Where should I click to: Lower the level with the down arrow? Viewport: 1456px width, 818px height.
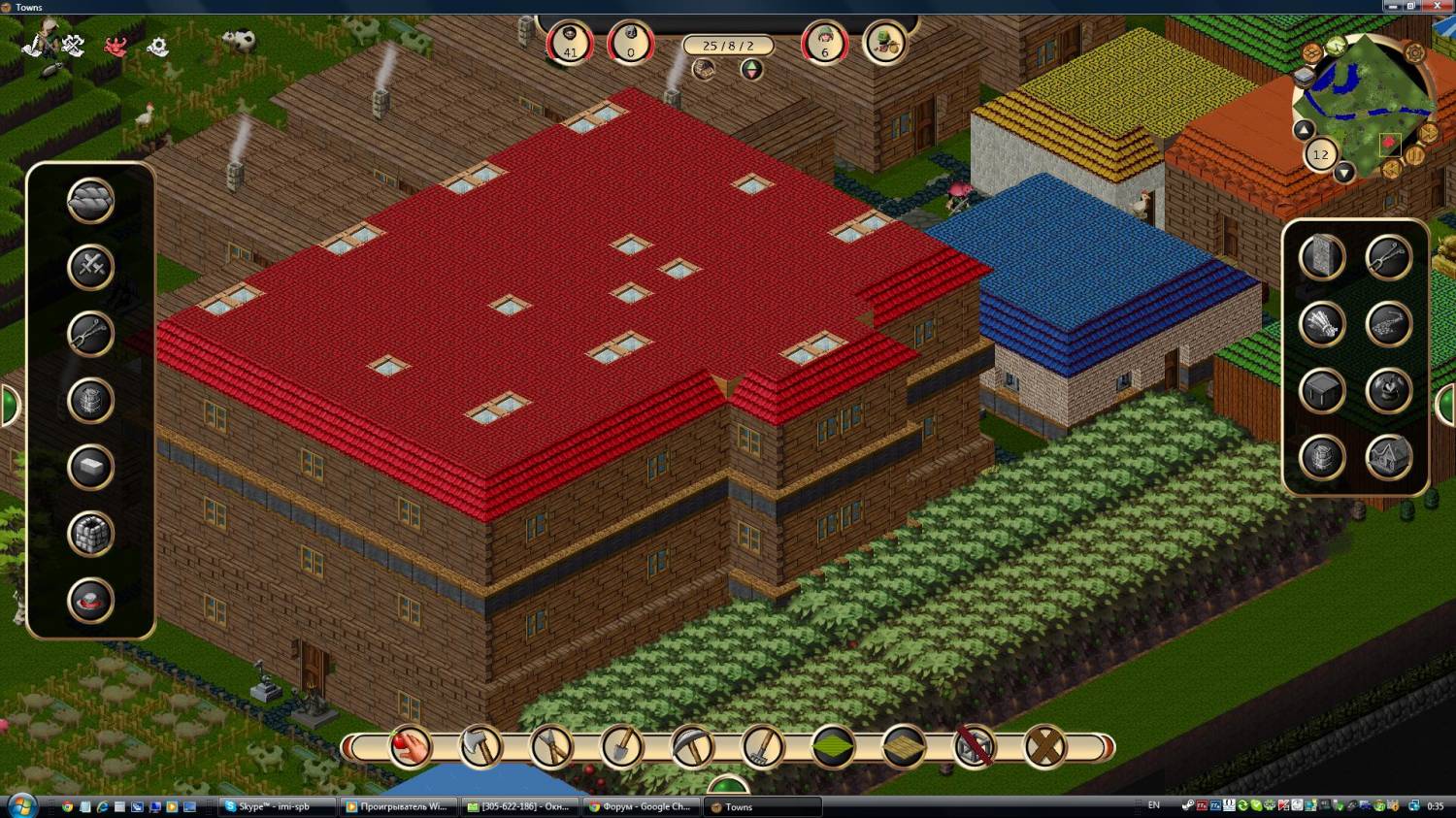1343,174
